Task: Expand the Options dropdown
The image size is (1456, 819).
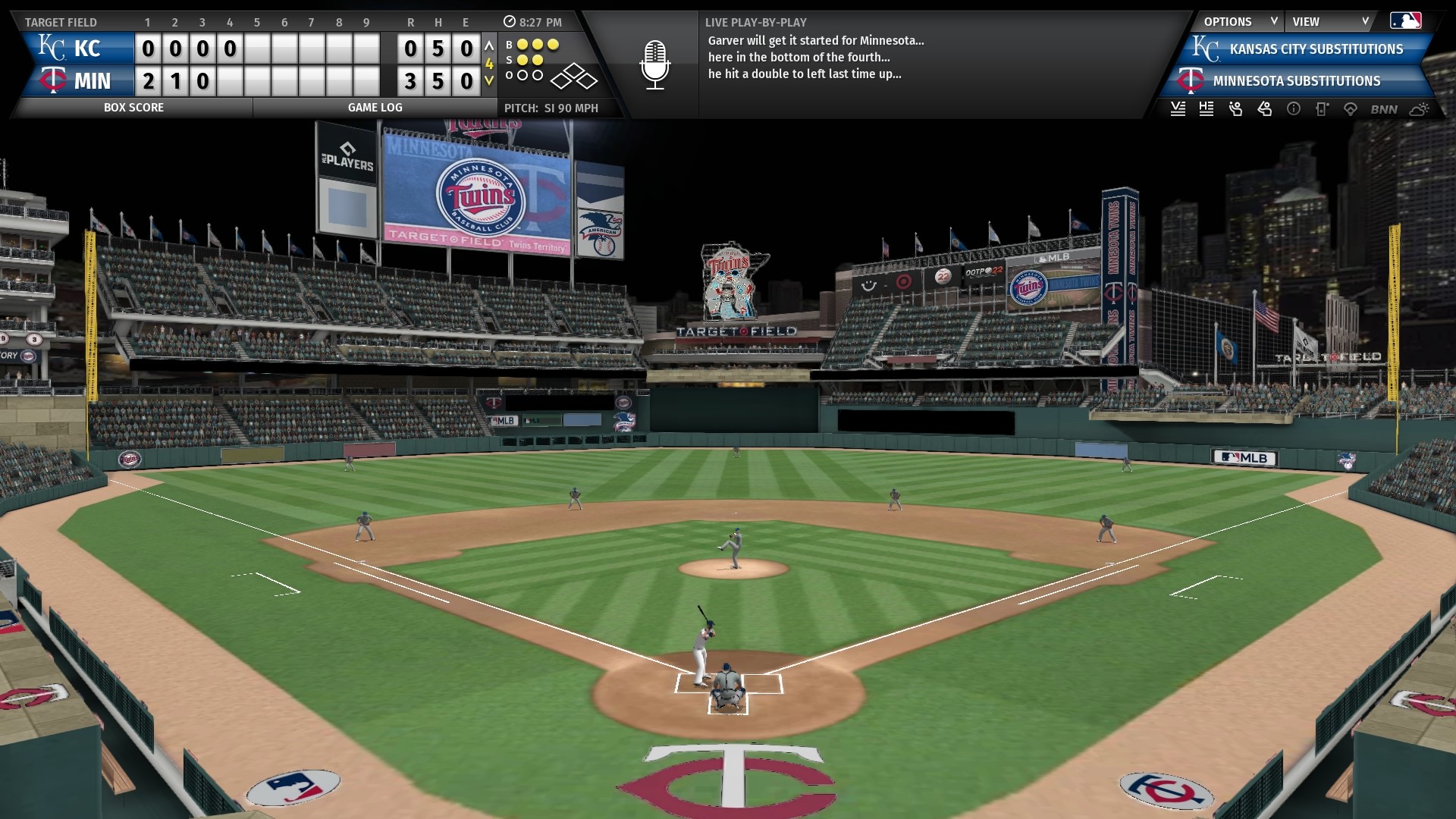Action: click(x=1238, y=21)
